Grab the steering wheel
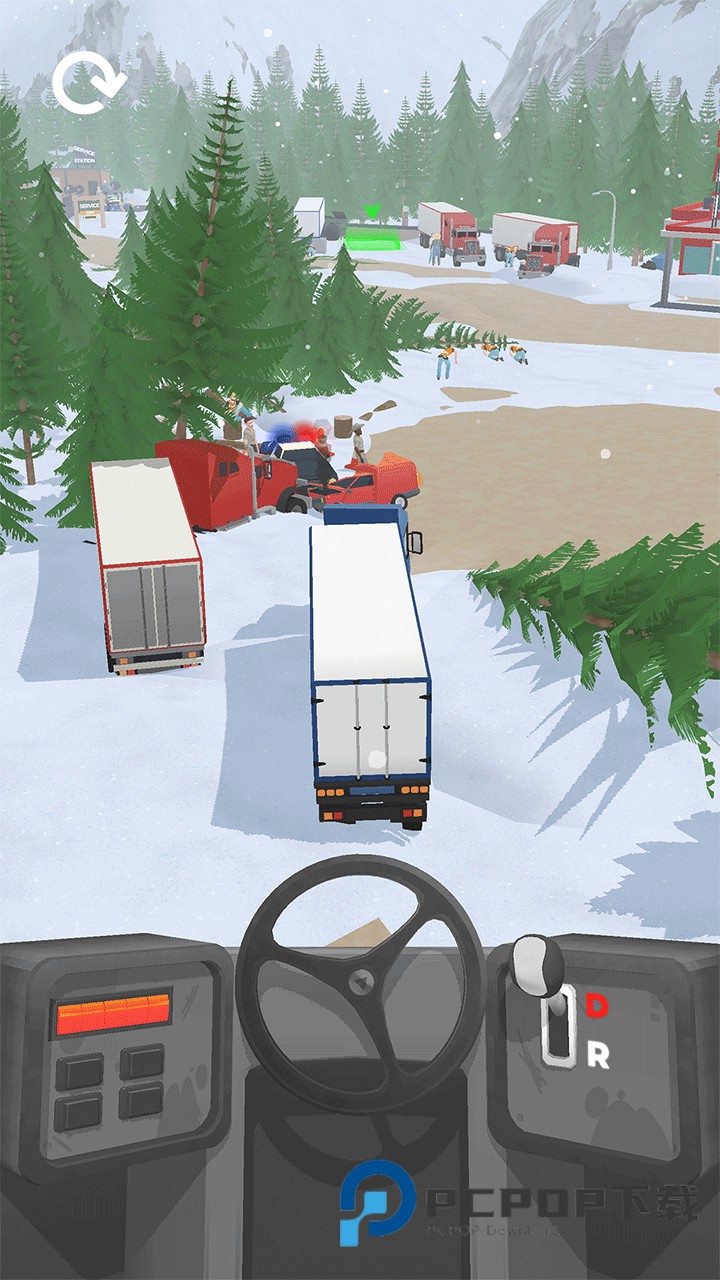The height and width of the screenshot is (1280, 720). [x=361, y=985]
